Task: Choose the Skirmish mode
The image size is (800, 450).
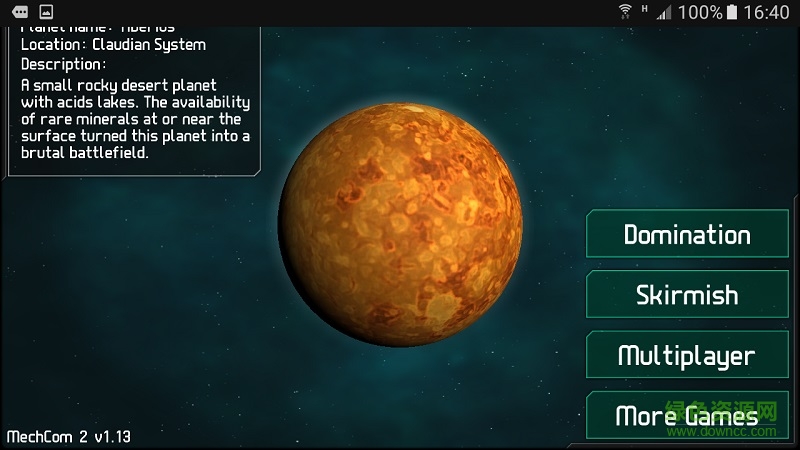Action: (x=687, y=295)
